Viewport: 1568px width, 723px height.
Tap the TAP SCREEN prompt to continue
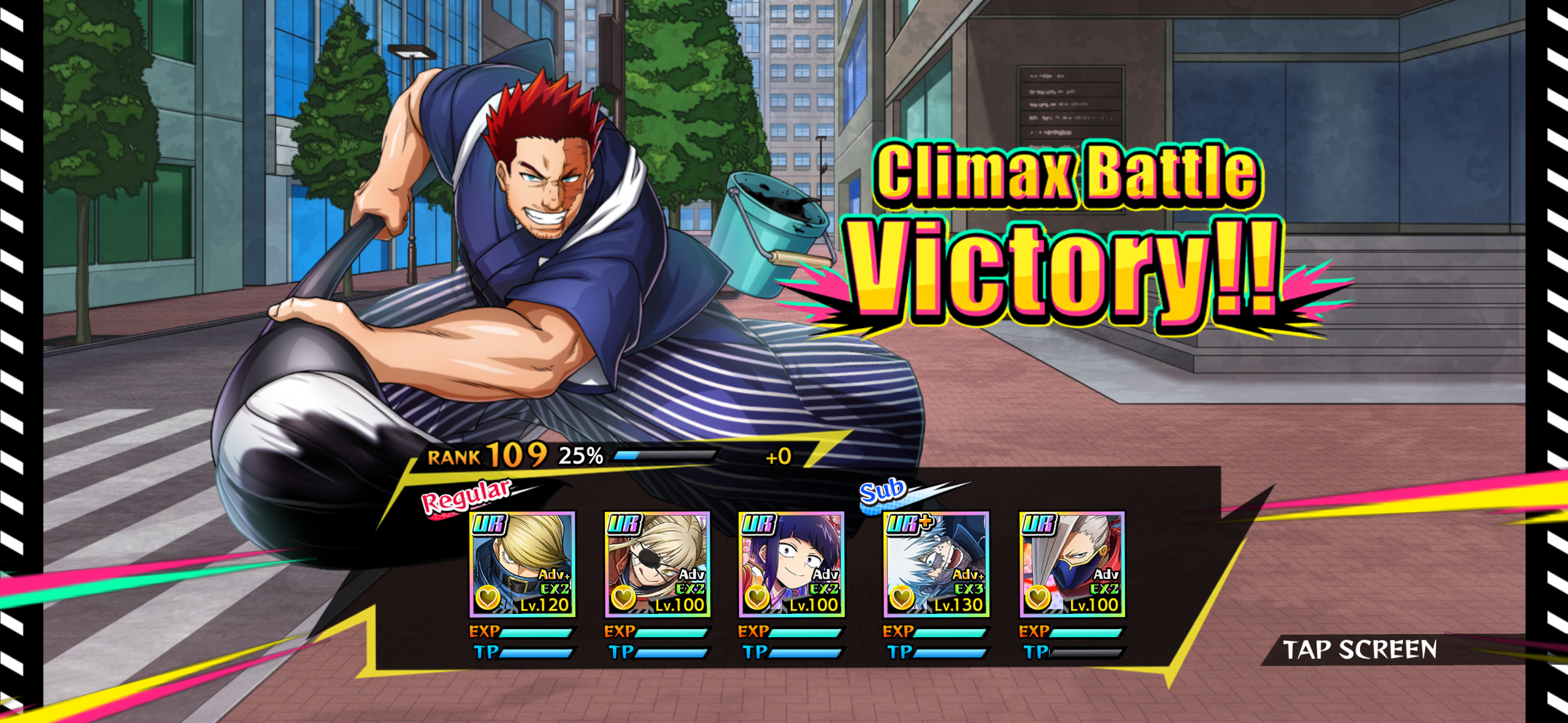1359,649
